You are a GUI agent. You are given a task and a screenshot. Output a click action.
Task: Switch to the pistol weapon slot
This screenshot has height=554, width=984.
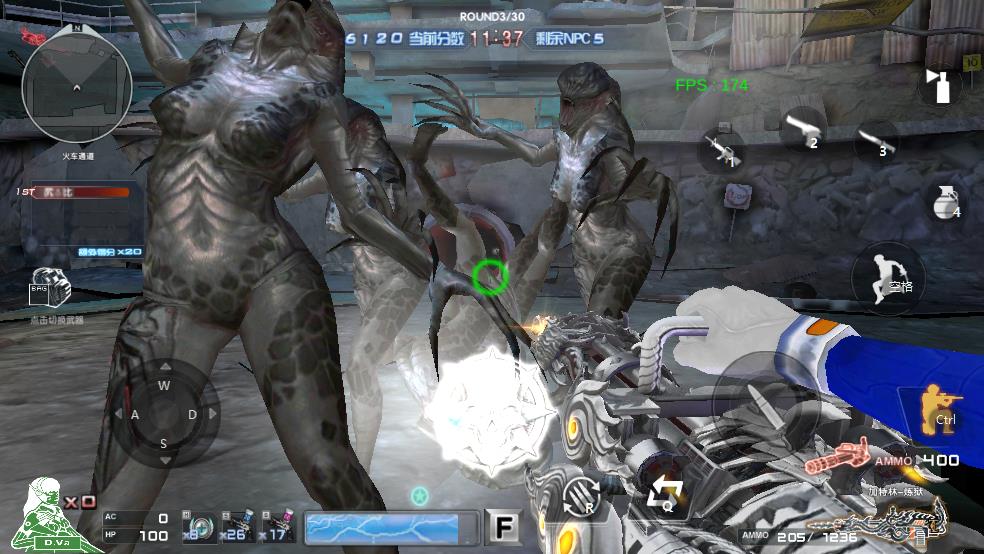click(802, 130)
